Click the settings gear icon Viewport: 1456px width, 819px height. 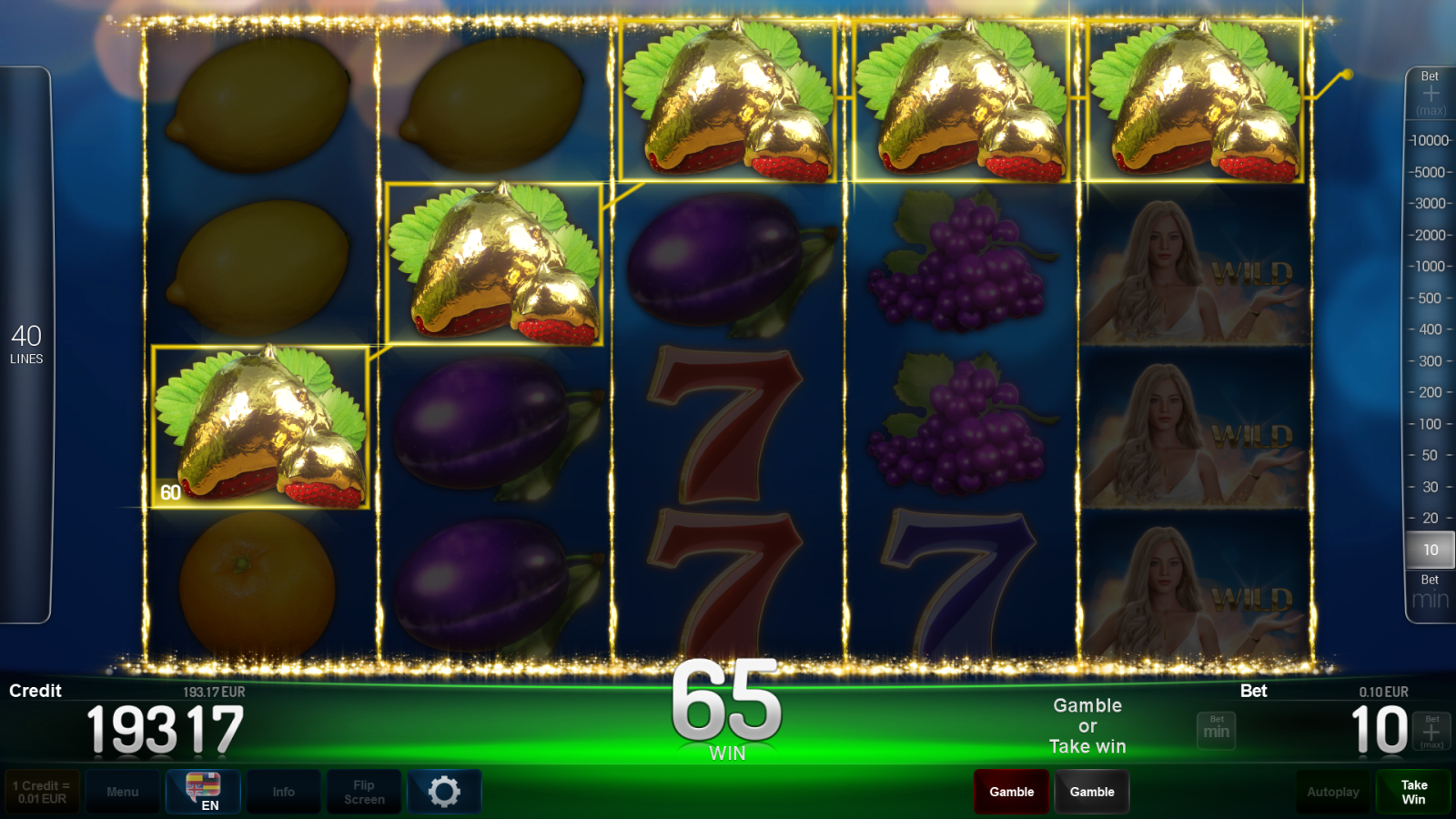pos(444,792)
